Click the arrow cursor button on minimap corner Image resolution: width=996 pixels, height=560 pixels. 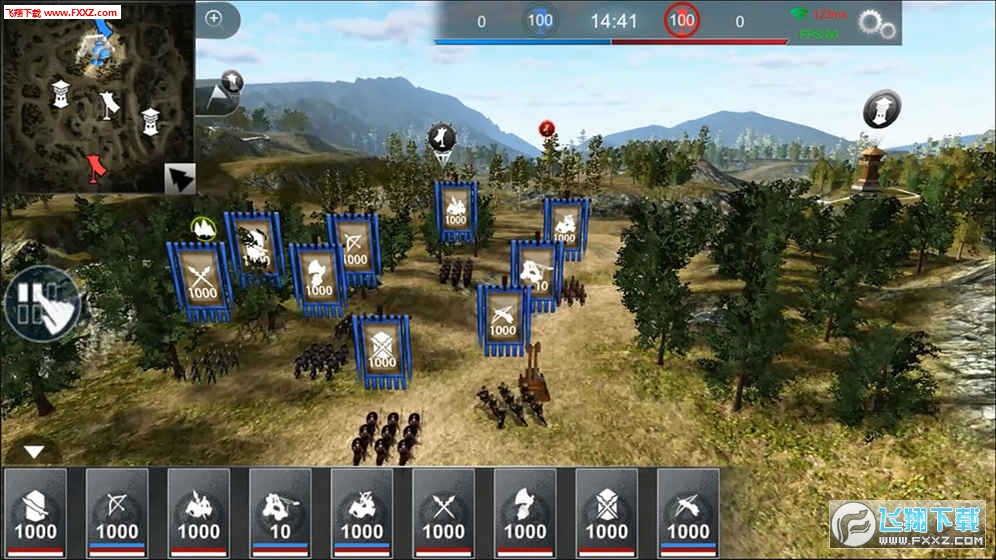coord(180,178)
